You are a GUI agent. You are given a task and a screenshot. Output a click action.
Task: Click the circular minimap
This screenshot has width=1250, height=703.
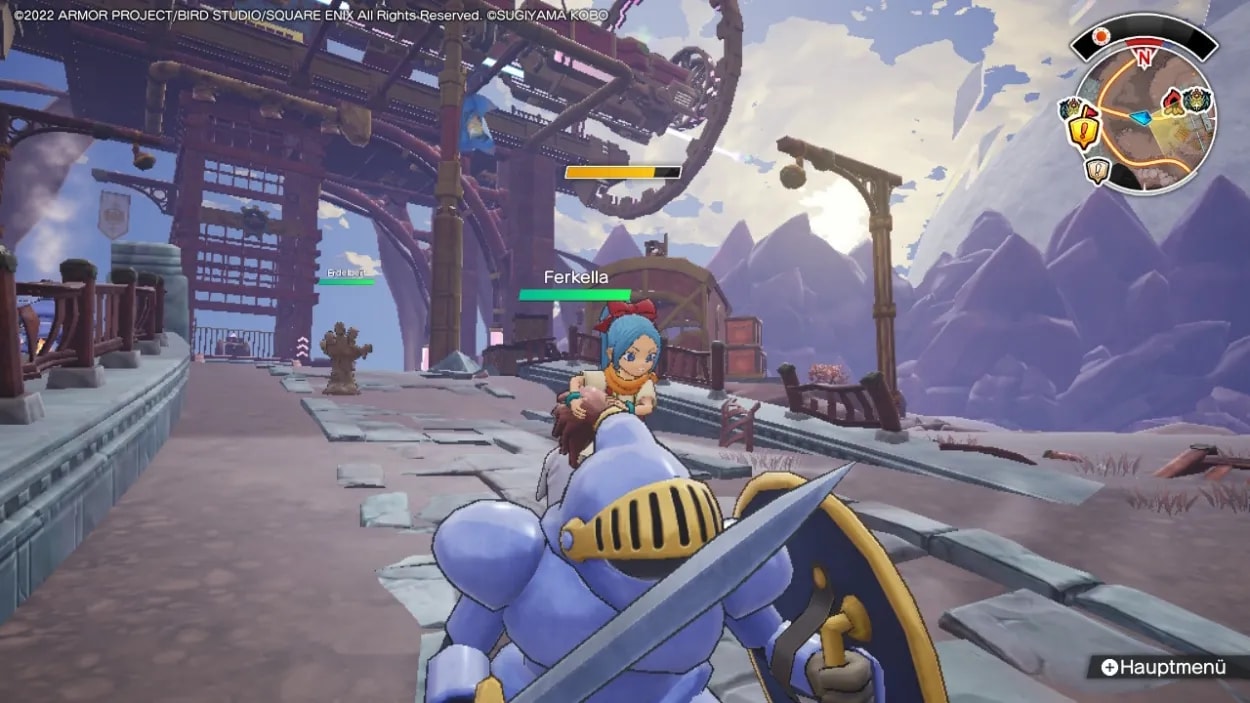[x=1143, y=120]
